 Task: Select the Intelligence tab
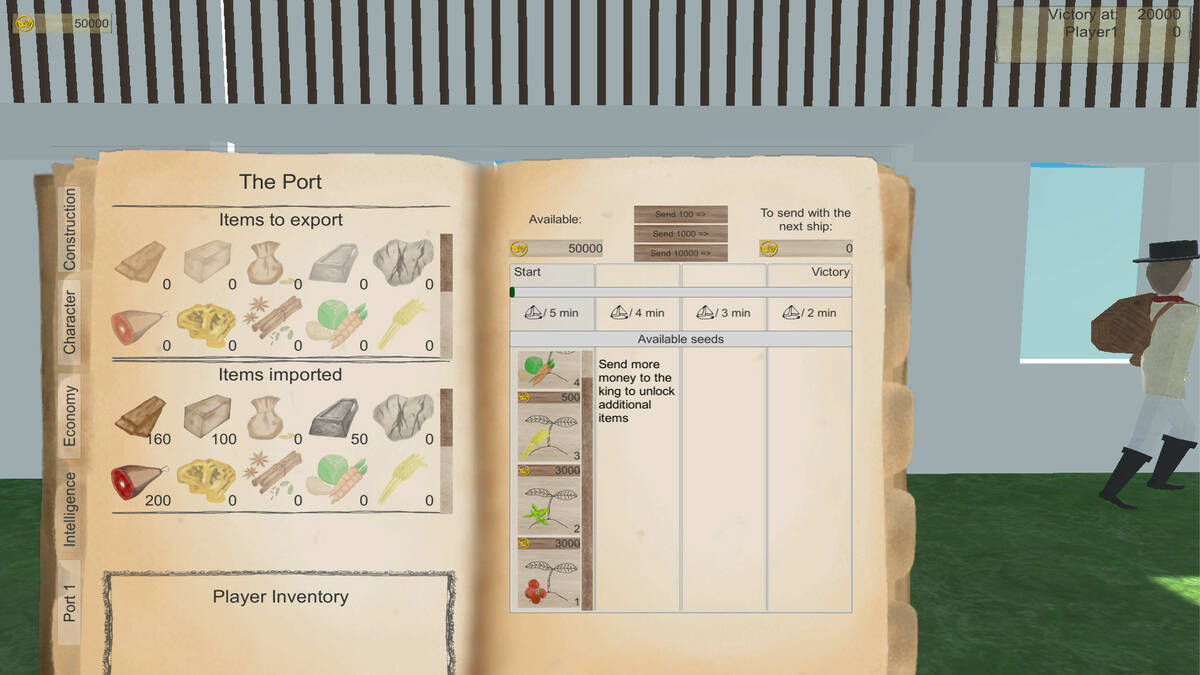(70, 508)
